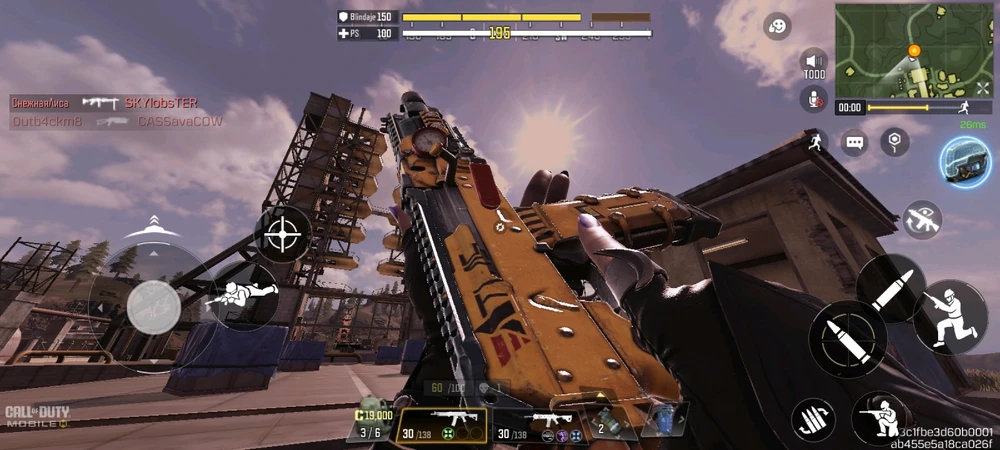Tap the weapon inspect icon

tap(922, 219)
